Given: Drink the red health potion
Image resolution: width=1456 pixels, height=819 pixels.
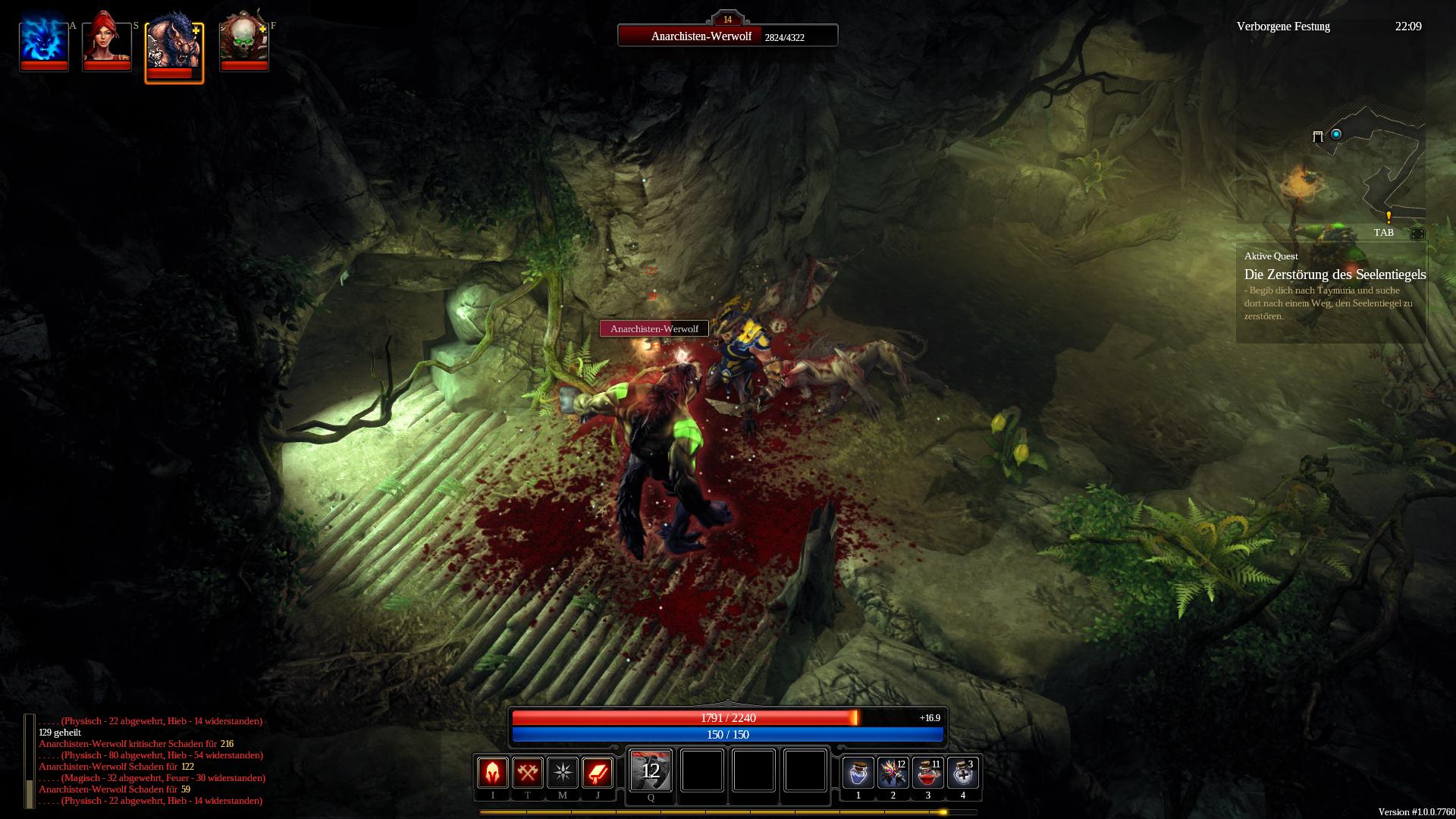Looking at the screenshot, I should [x=928, y=773].
